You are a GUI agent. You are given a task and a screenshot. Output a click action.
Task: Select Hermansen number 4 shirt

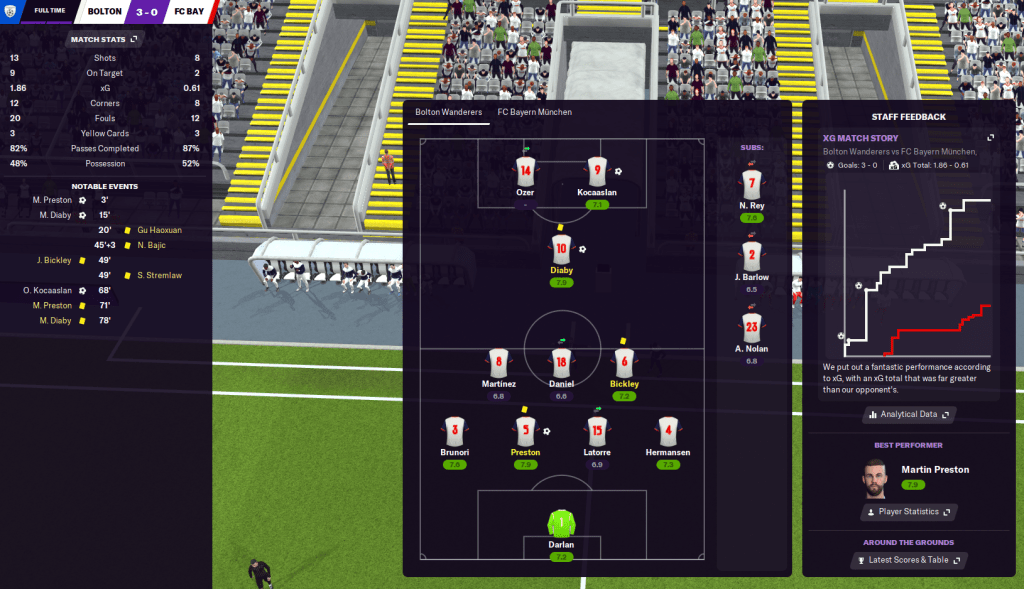point(668,432)
